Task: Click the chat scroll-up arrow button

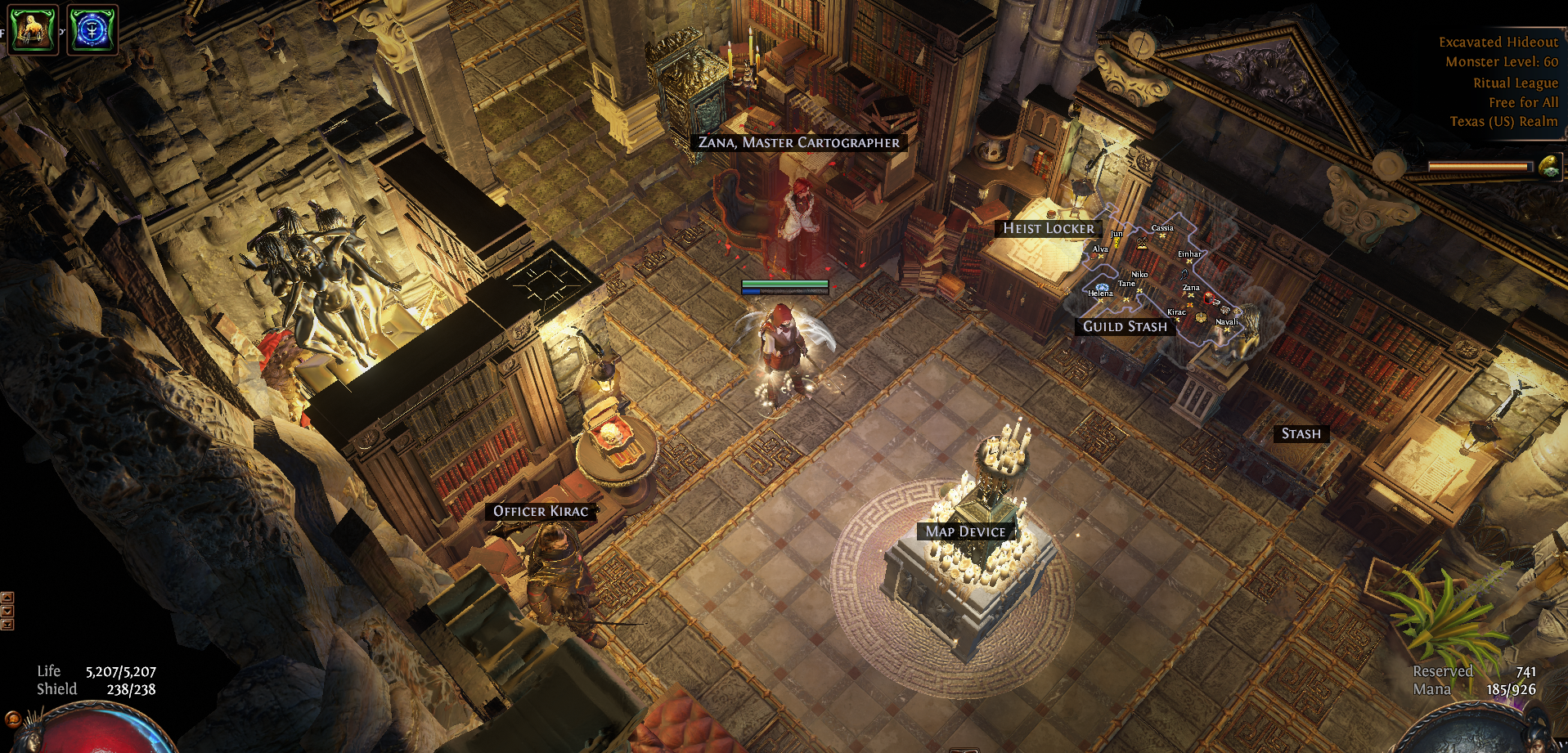Action: click(7, 598)
